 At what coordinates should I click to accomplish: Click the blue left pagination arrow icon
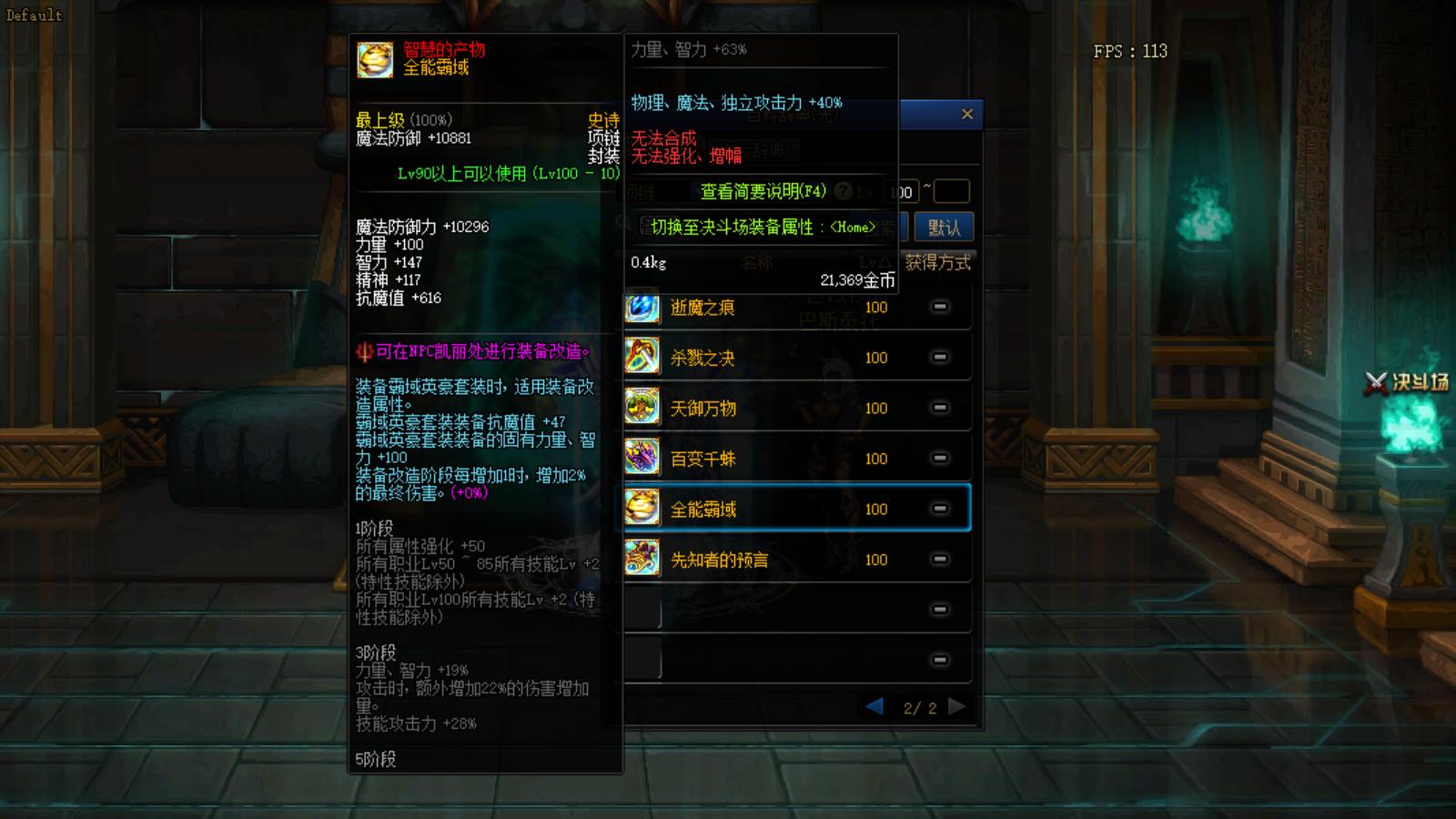(x=875, y=706)
